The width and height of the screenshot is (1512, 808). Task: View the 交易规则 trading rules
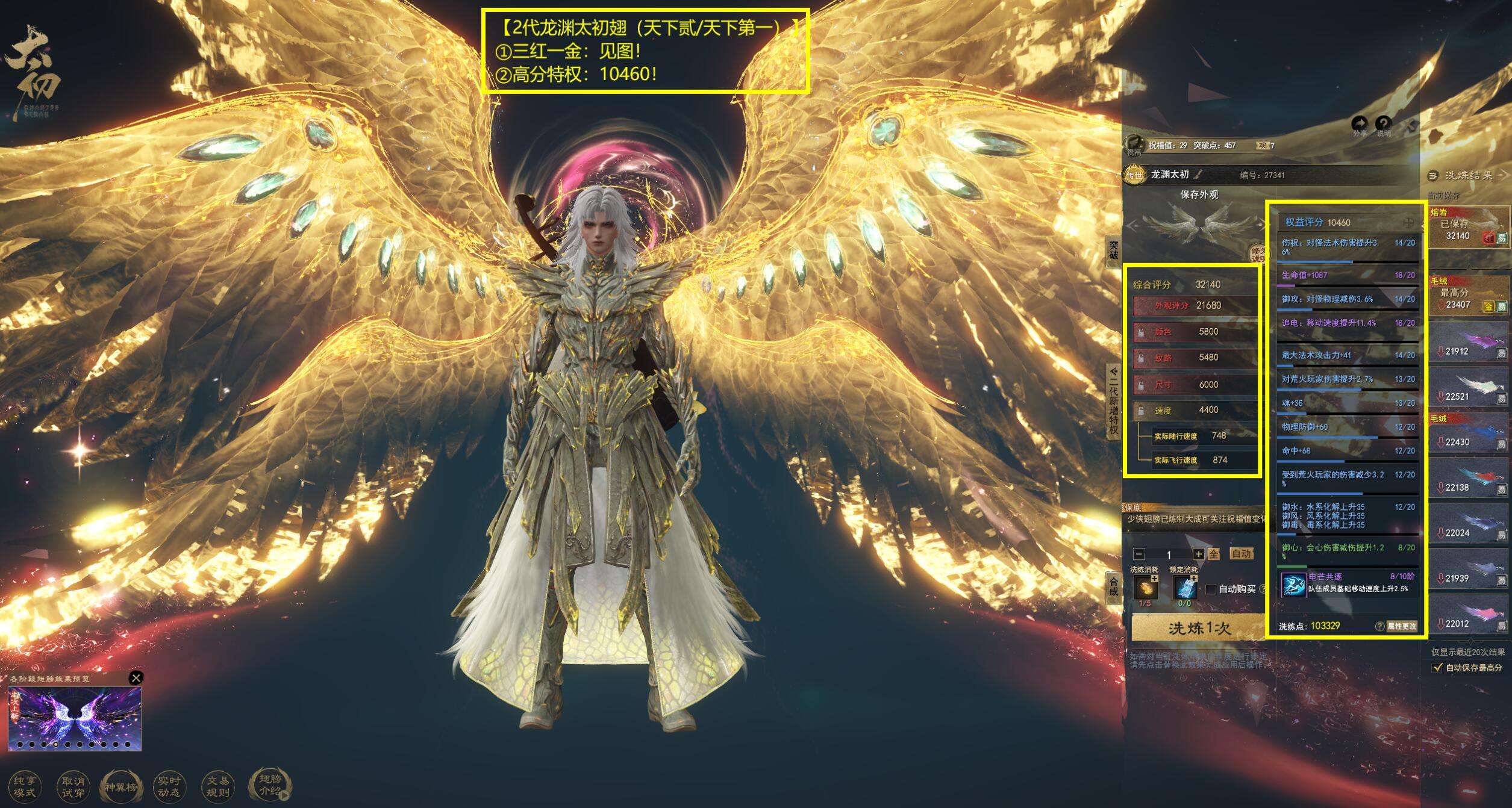tap(217, 786)
